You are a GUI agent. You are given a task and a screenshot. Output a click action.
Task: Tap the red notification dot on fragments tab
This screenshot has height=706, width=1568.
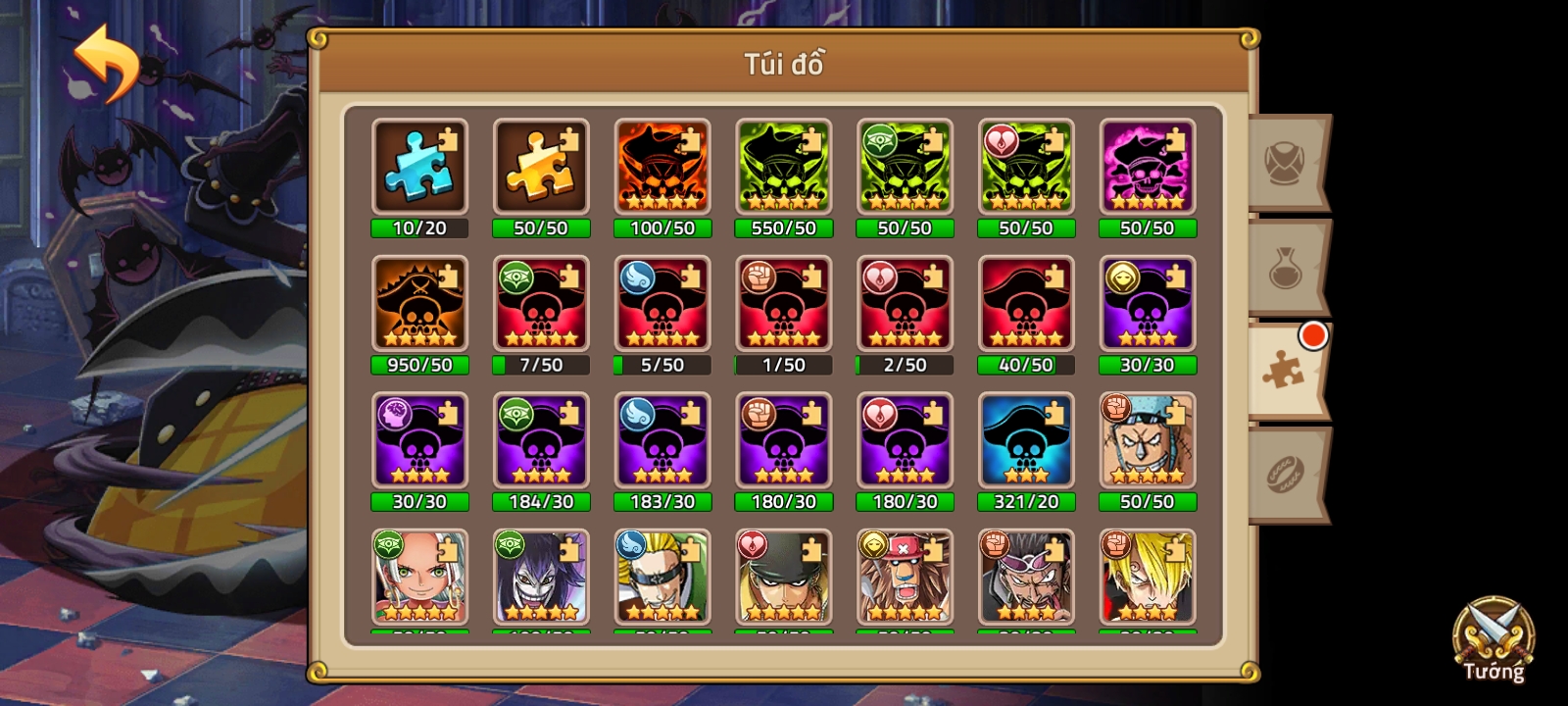(x=1312, y=334)
